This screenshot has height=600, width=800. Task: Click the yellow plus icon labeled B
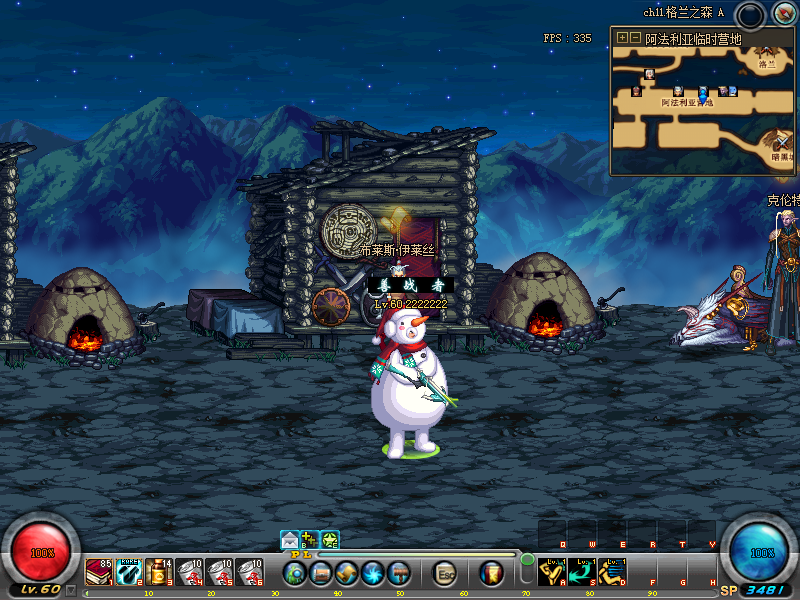coord(310,540)
